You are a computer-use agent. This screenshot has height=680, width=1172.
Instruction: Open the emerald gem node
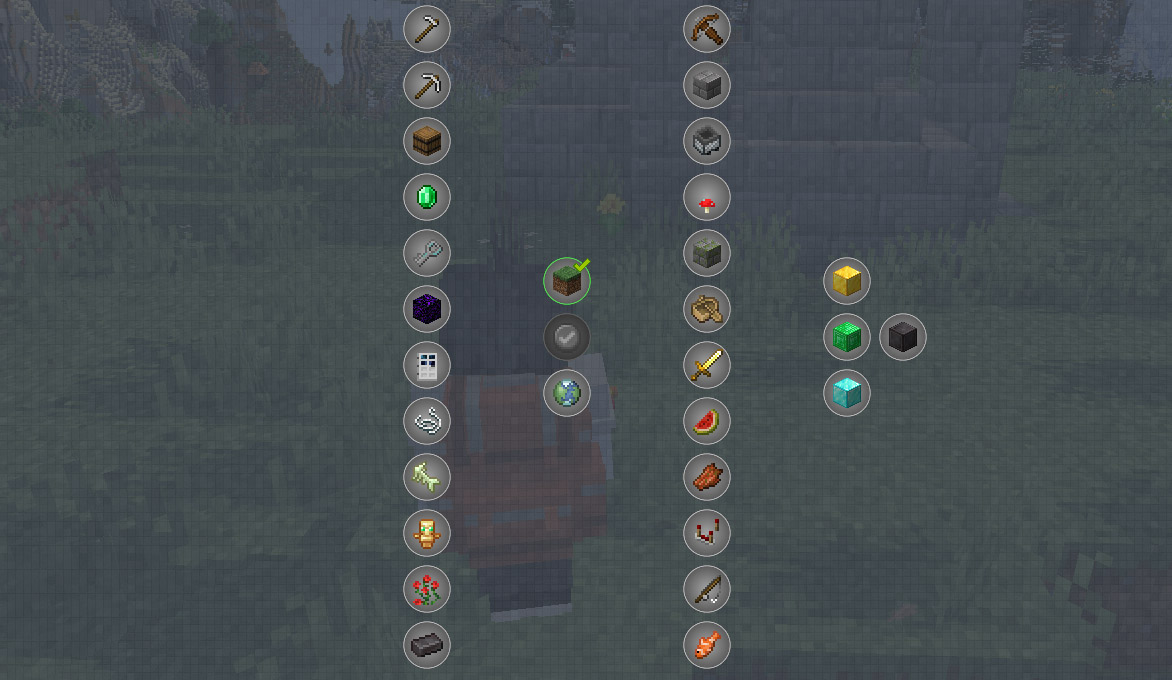tap(427, 197)
